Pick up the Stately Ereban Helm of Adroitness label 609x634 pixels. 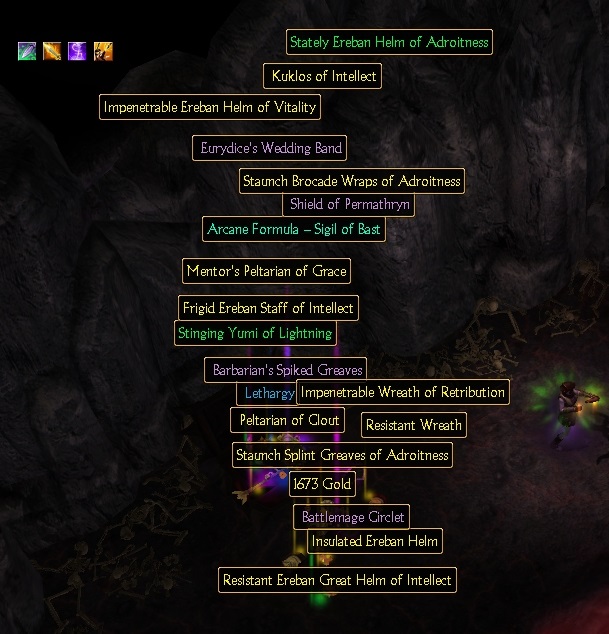[x=388, y=43]
